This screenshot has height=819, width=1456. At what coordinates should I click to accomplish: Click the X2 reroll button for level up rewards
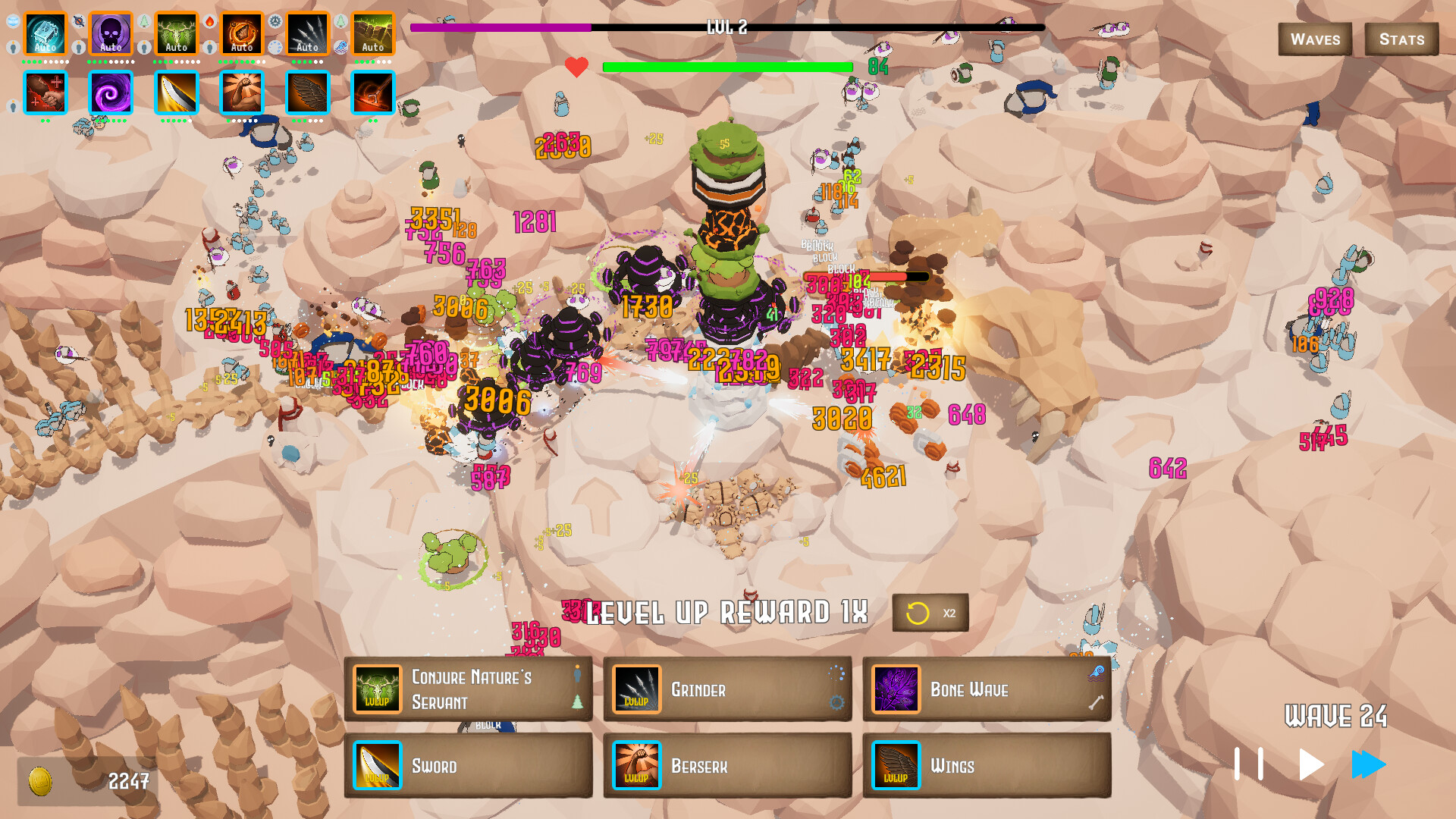(x=930, y=613)
